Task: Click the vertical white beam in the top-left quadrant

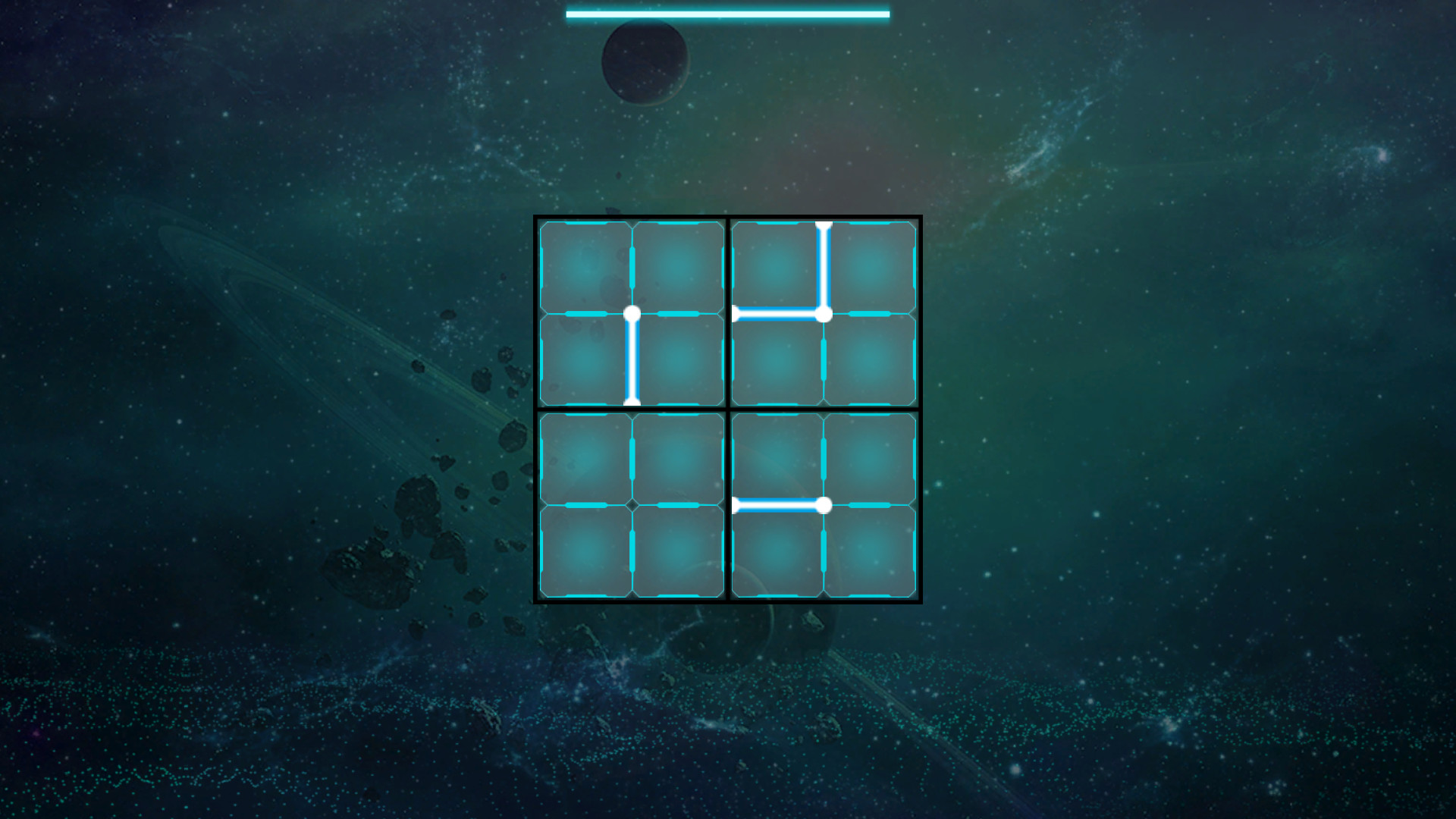Action: (x=632, y=360)
